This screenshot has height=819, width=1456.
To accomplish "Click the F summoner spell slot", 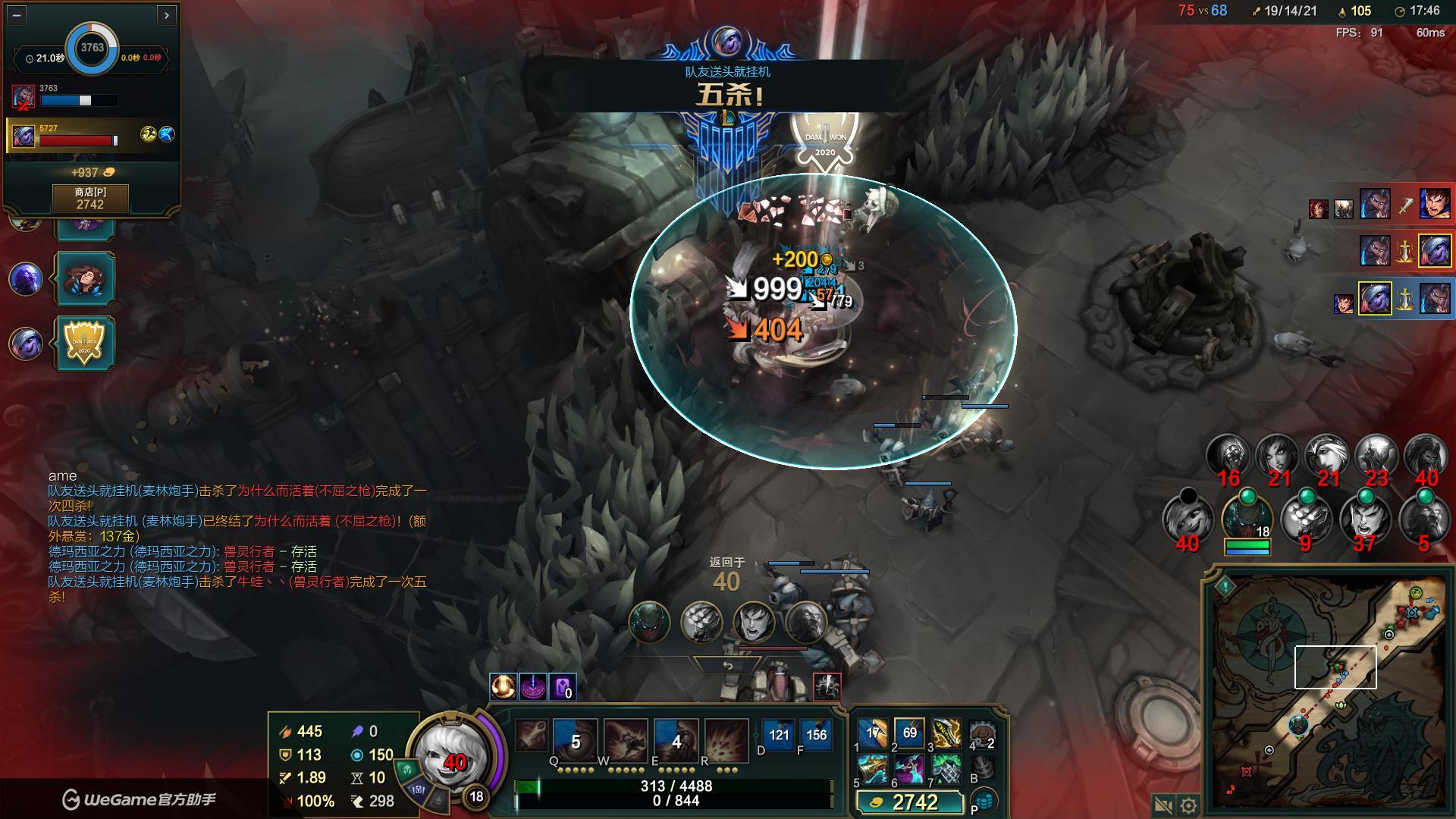I will (816, 735).
